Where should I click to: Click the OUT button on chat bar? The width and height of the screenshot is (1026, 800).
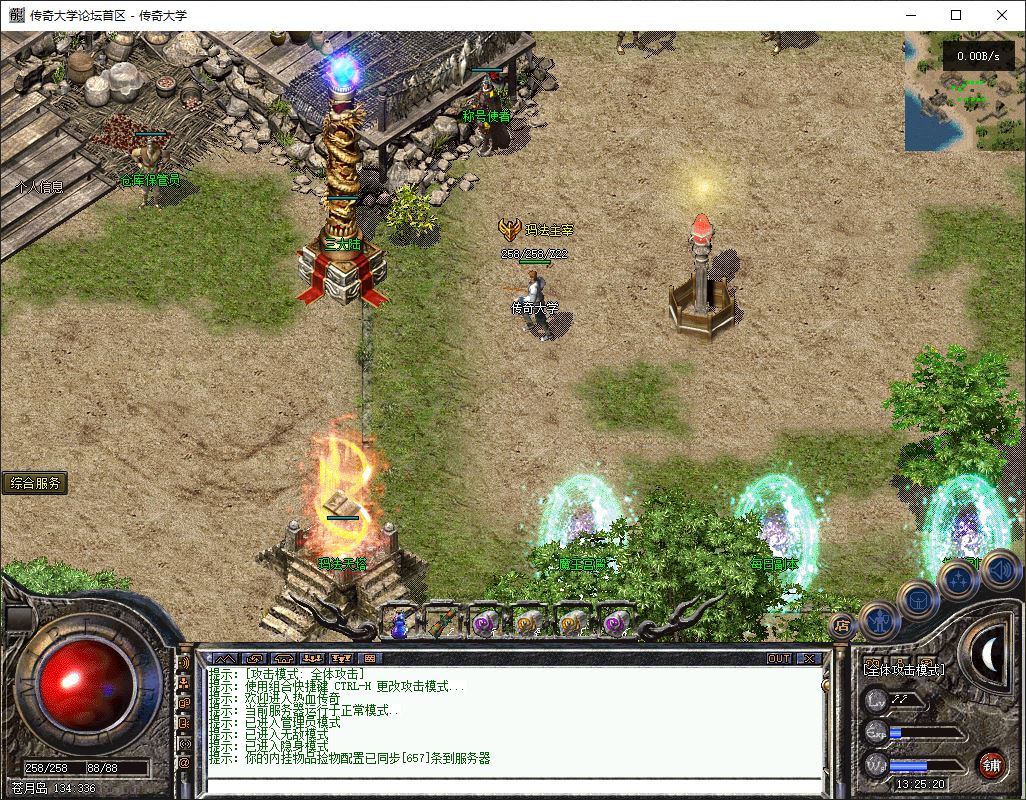pos(779,658)
